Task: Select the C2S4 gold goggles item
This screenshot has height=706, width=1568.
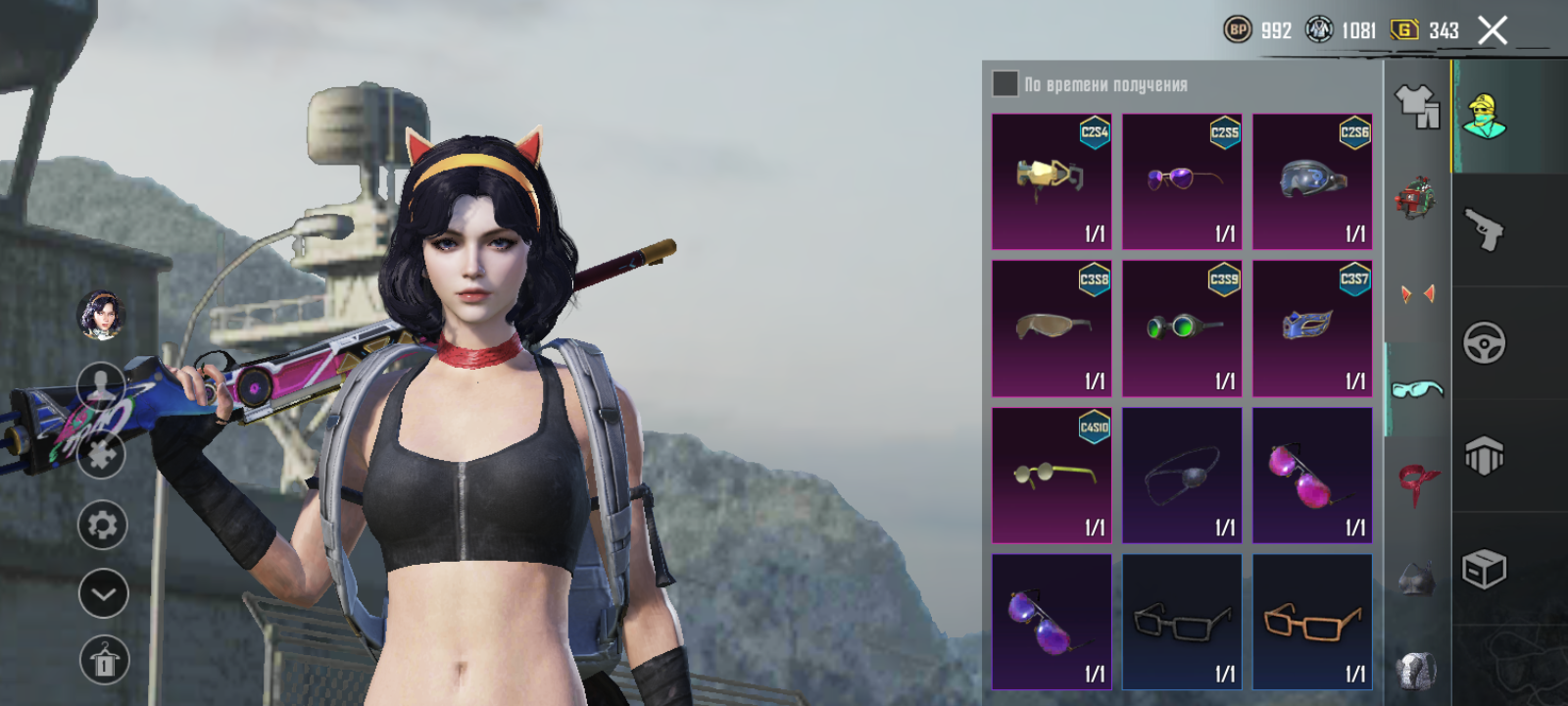Action: coord(1052,181)
